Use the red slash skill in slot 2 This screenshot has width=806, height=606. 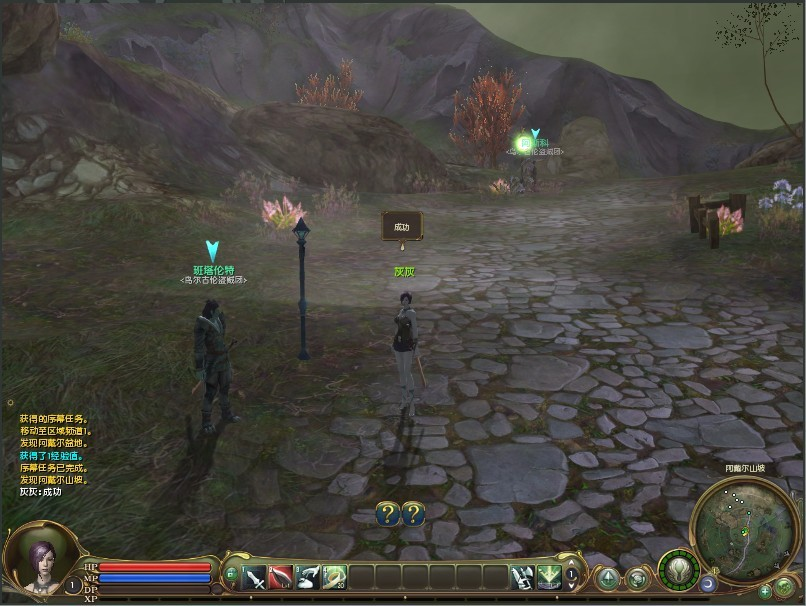tap(281, 577)
